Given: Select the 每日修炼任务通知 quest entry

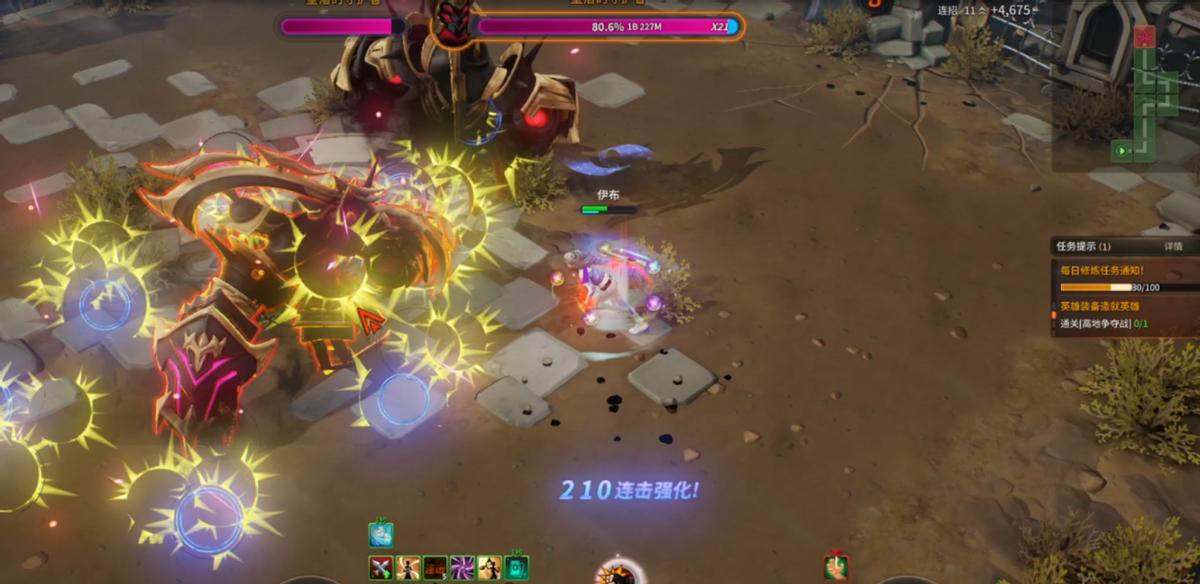Looking at the screenshot, I should 1102,270.
